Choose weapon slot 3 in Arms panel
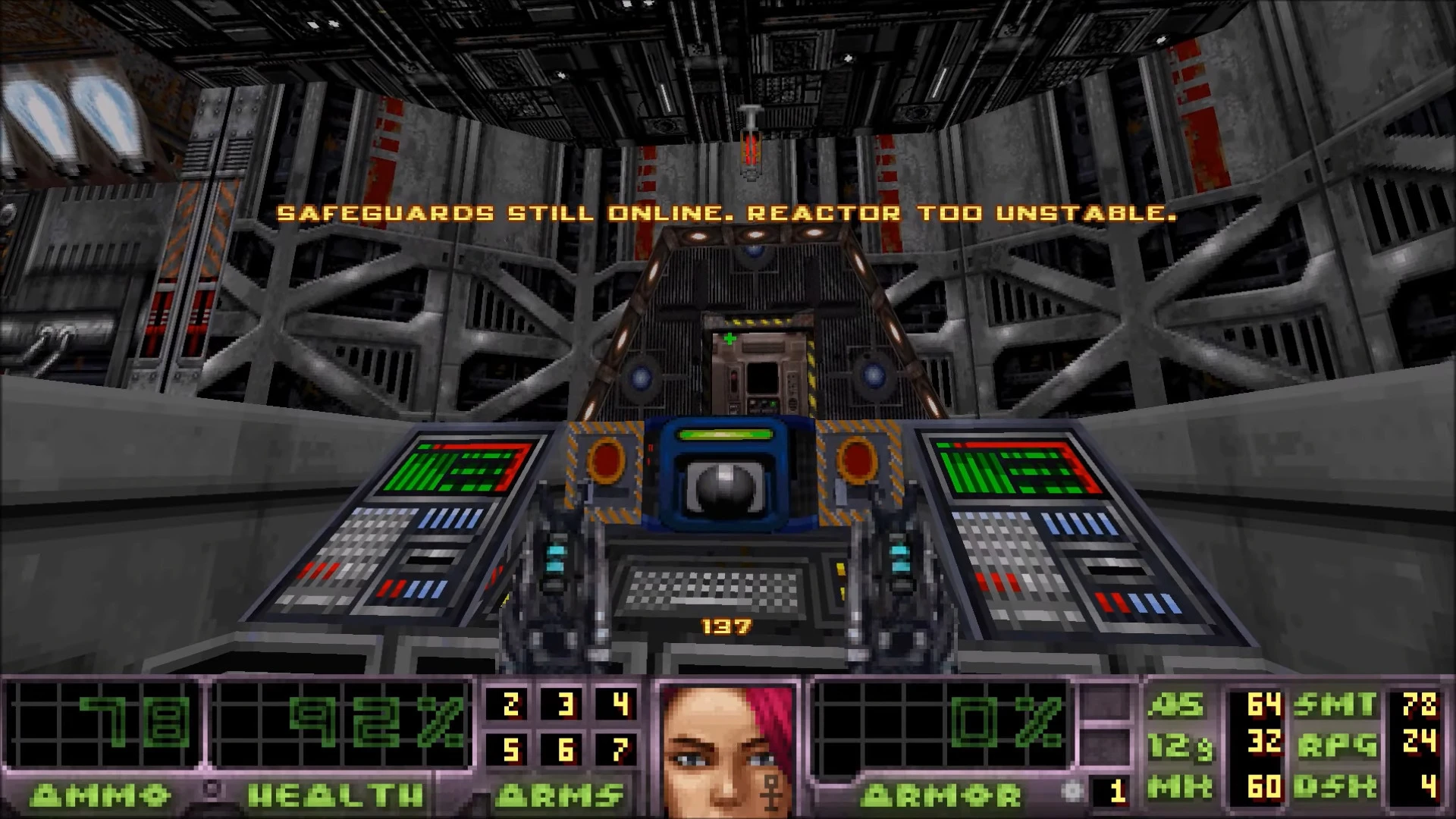 pos(566,704)
